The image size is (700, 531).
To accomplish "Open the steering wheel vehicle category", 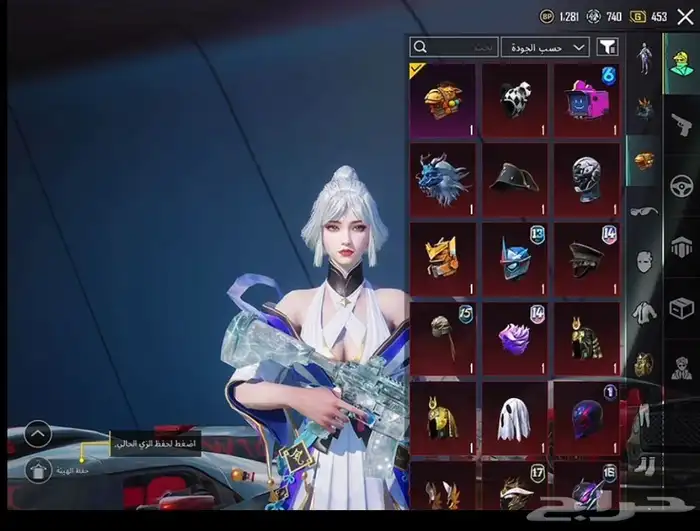I will [682, 185].
